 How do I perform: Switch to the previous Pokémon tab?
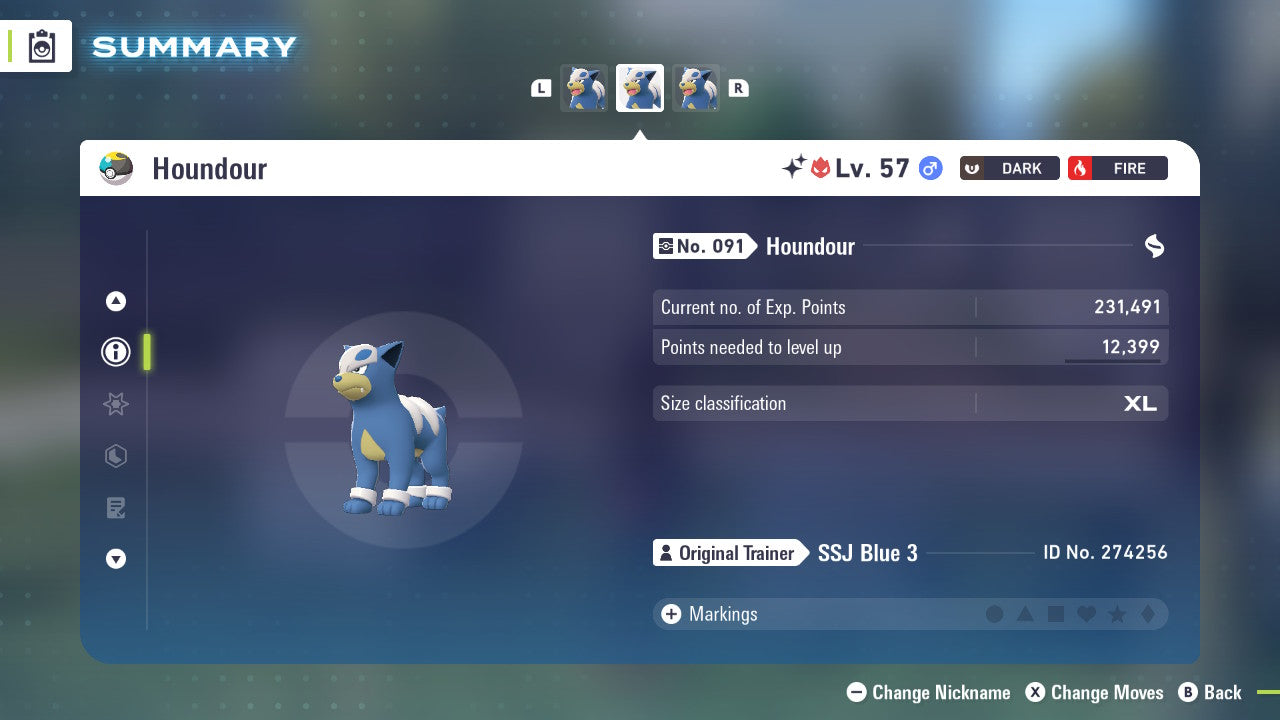coord(584,87)
